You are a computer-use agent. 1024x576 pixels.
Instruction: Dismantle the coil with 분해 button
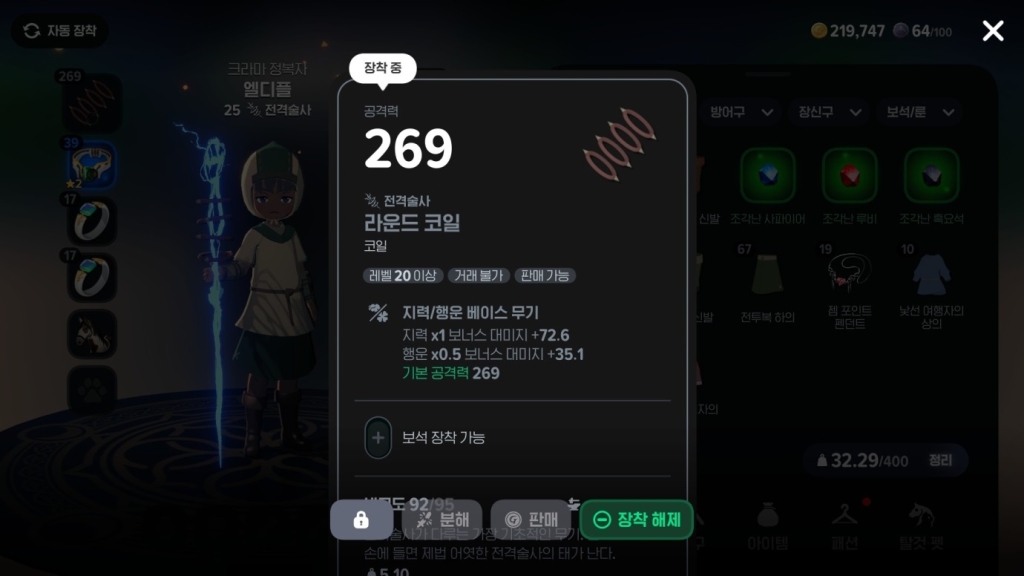[442, 519]
